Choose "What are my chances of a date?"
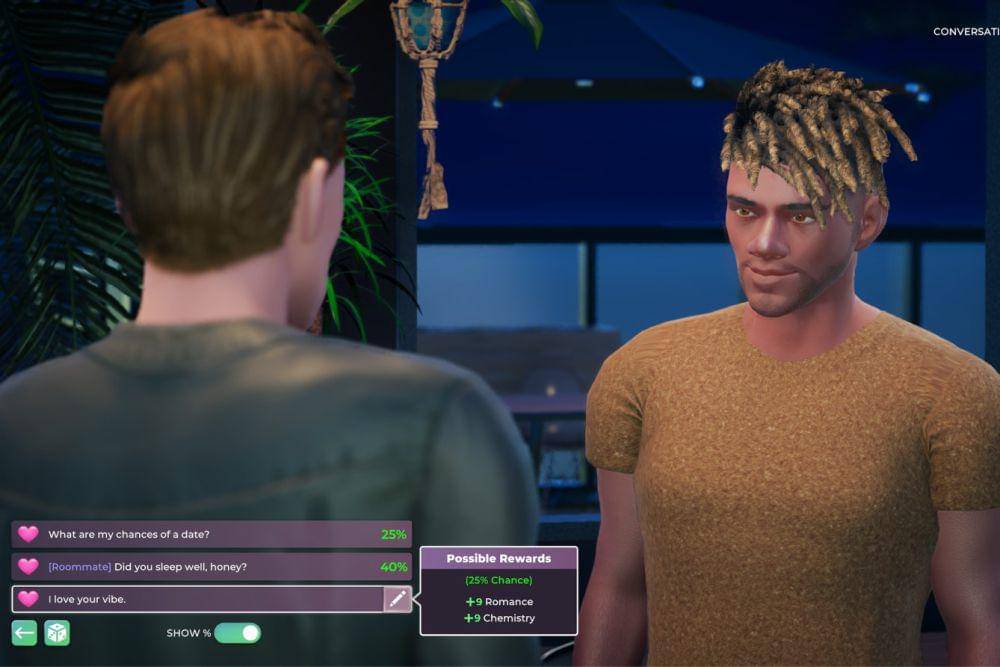The image size is (1000, 667). [x=210, y=534]
